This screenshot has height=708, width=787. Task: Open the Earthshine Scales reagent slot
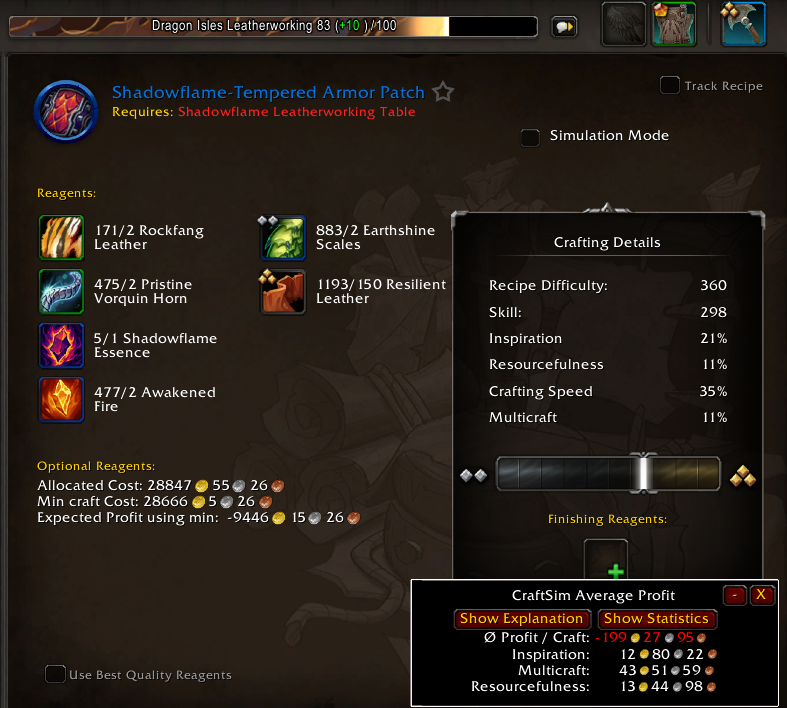pyautogui.click(x=283, y=237)
